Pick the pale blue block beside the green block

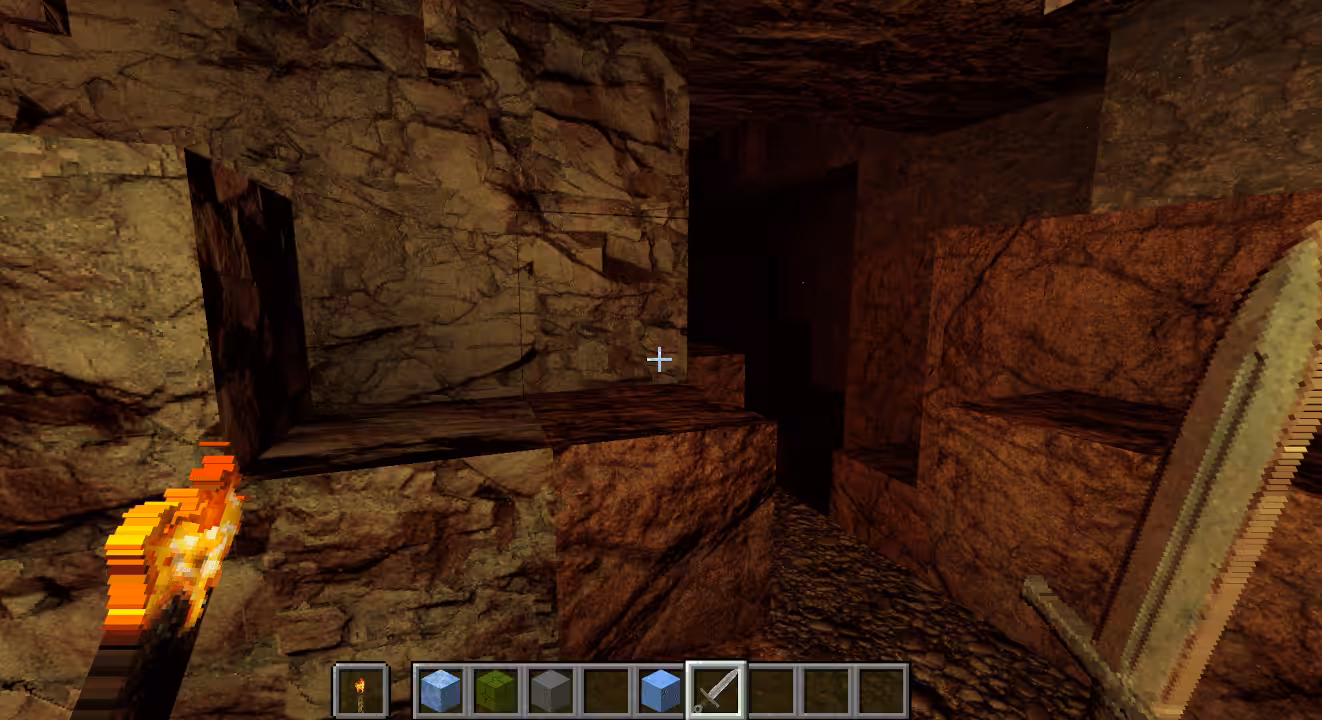(440, 690)
